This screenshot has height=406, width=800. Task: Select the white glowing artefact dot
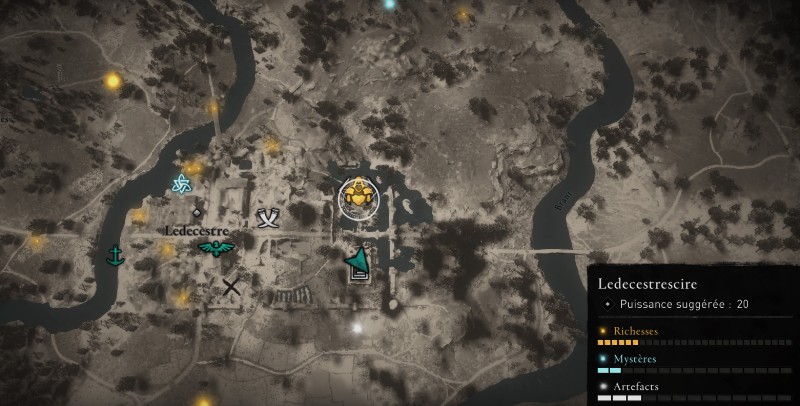click(x=356, y=327)
